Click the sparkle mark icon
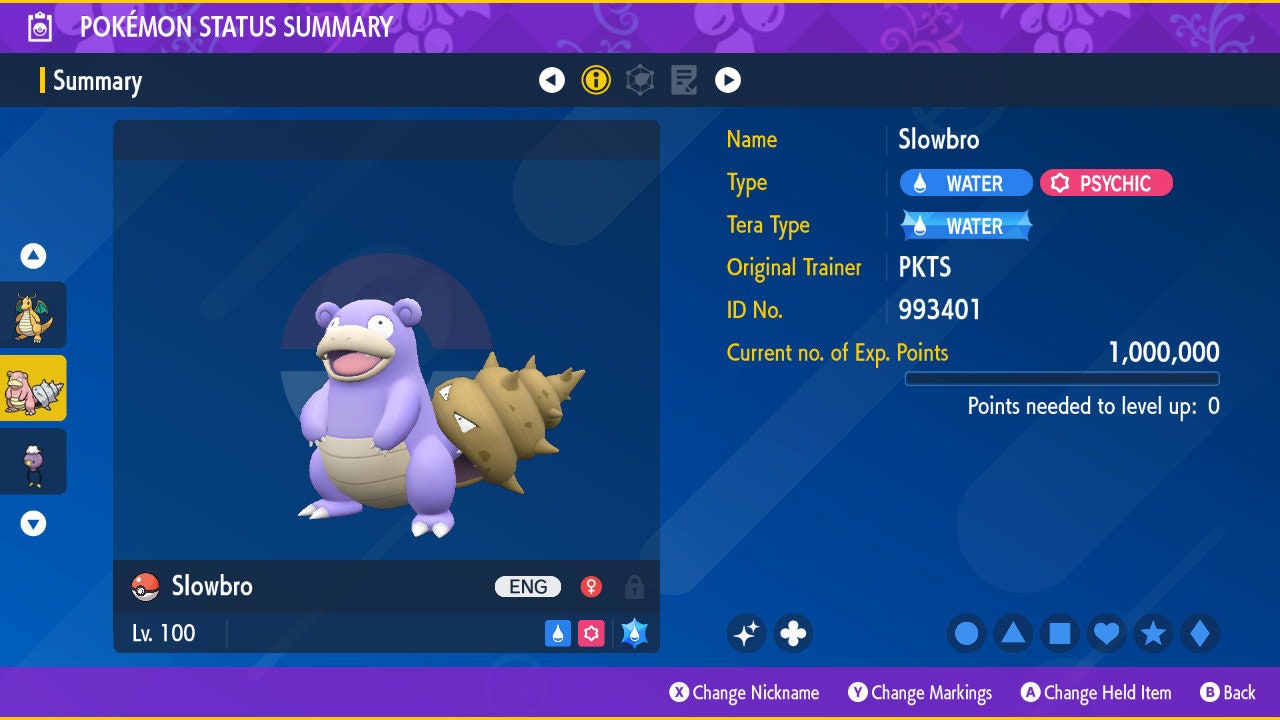1280x720 pixels. [746, 633]
